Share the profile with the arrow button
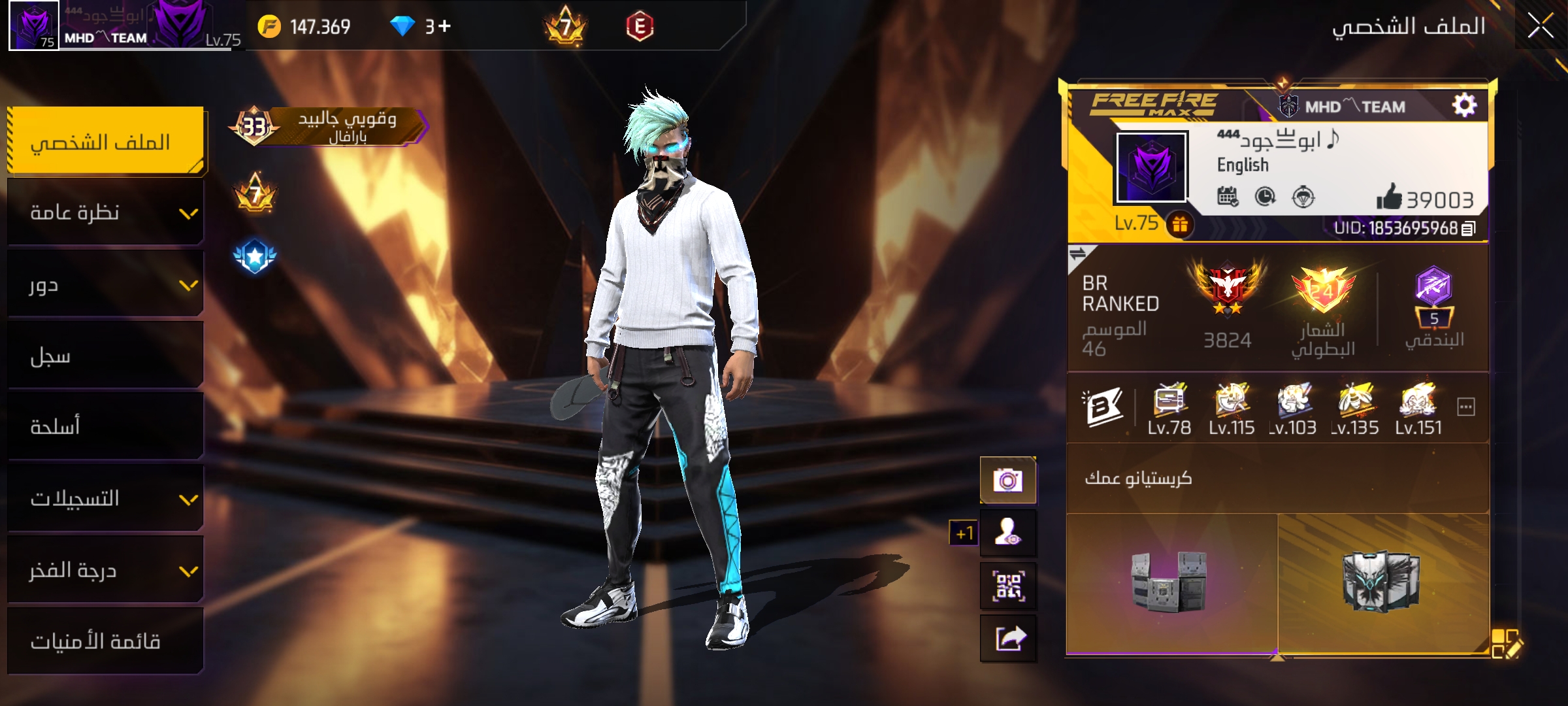Viewport: 1568px width, 706px height. tap(1007, 638)
